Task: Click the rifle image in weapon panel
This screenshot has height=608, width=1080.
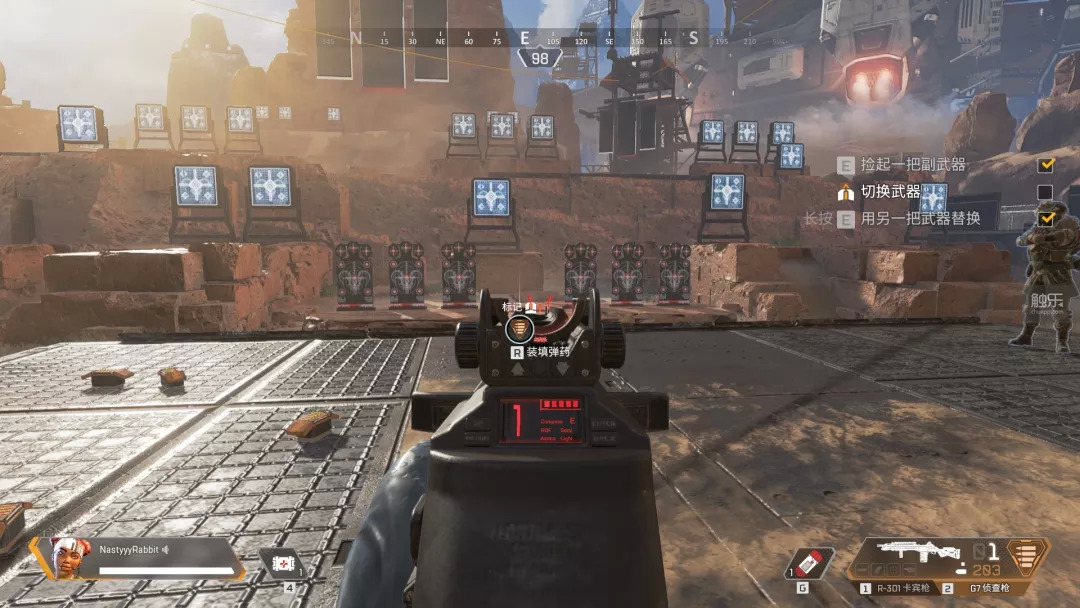Action: coord(909,551)
